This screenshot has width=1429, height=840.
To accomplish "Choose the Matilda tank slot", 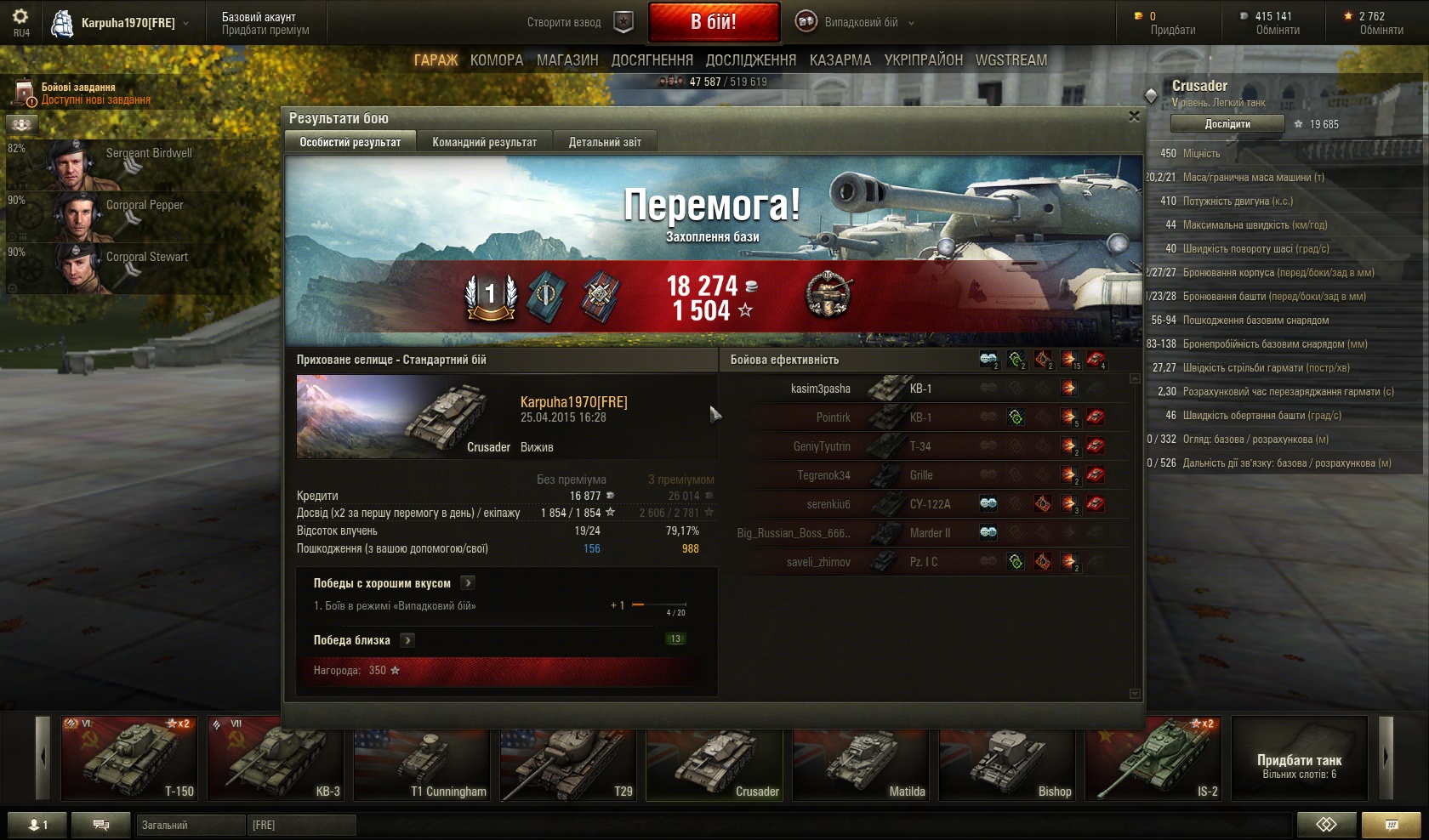I will 861,758.
